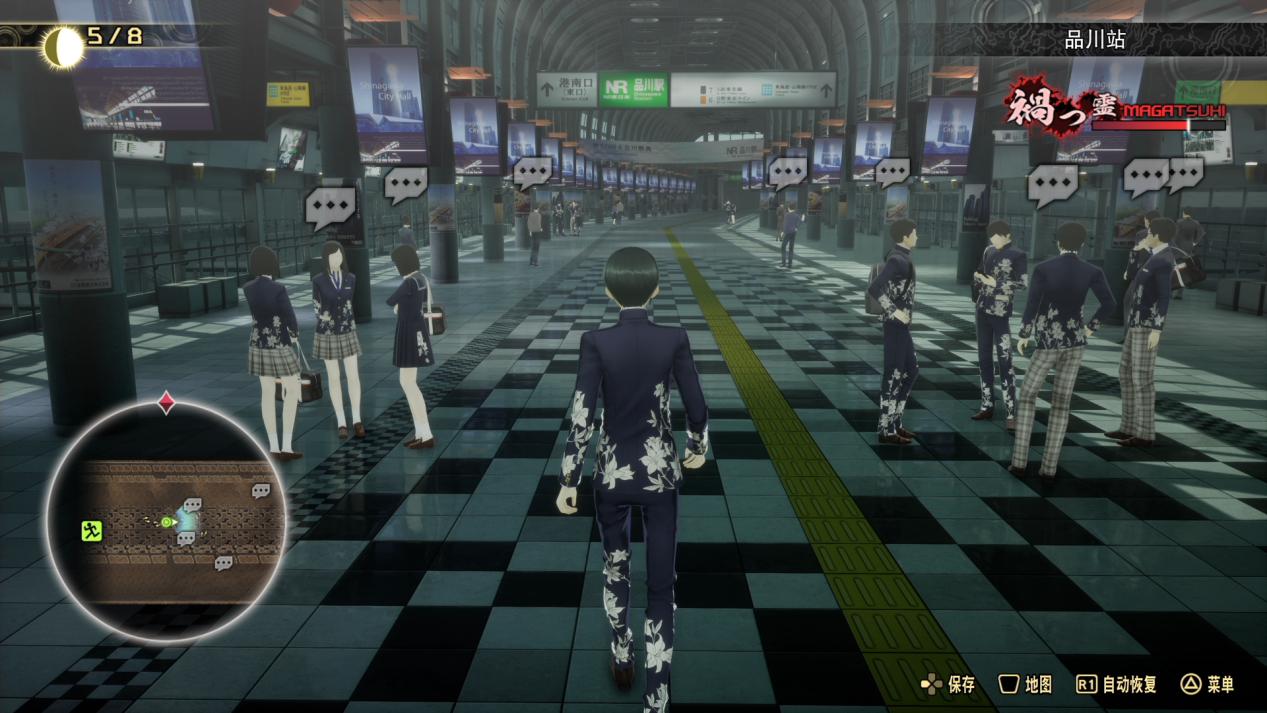This screenshot has width=1267, height=713.
Task: Open the circular minimap
Action: coord(166,520)
